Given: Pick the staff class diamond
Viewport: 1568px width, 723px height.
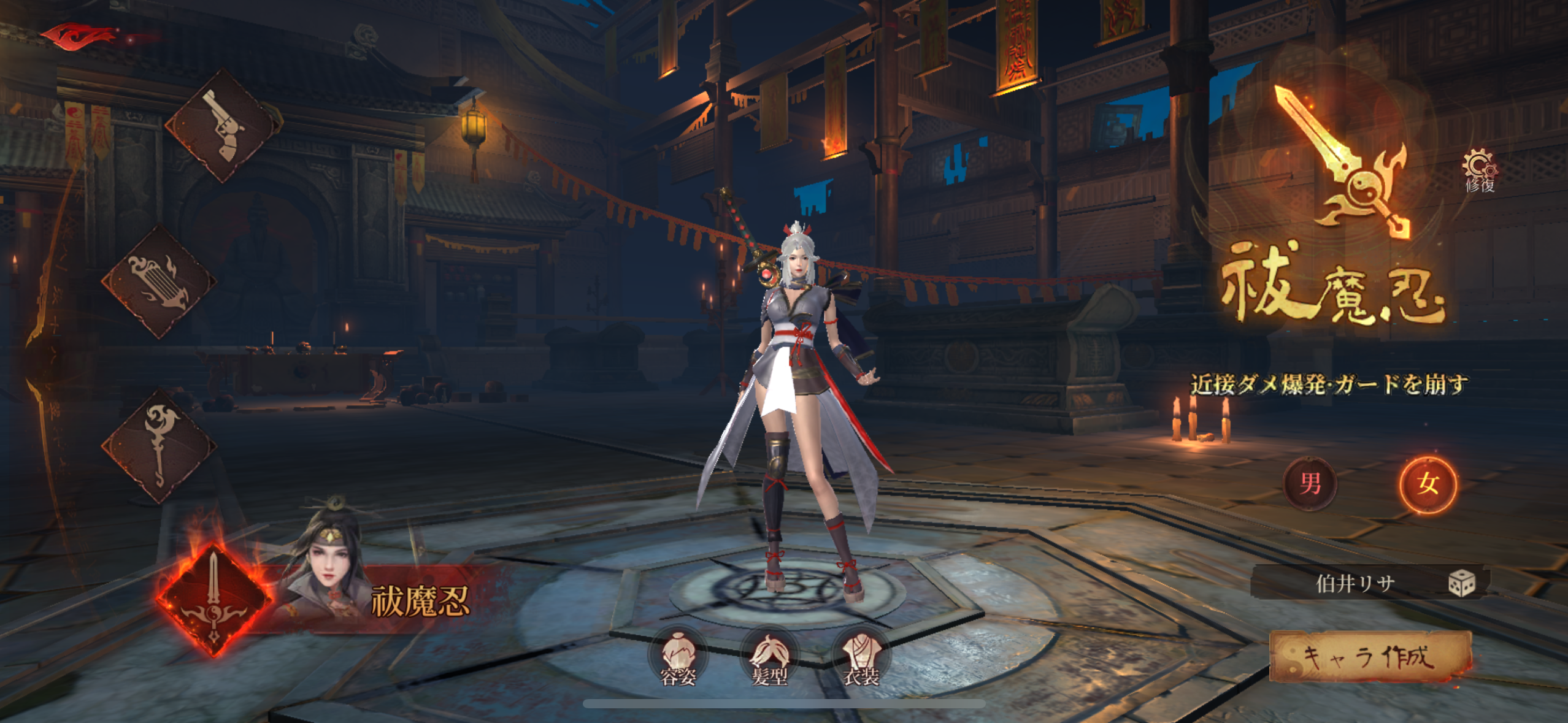Looking at the screenshot, I should (158, 446).
